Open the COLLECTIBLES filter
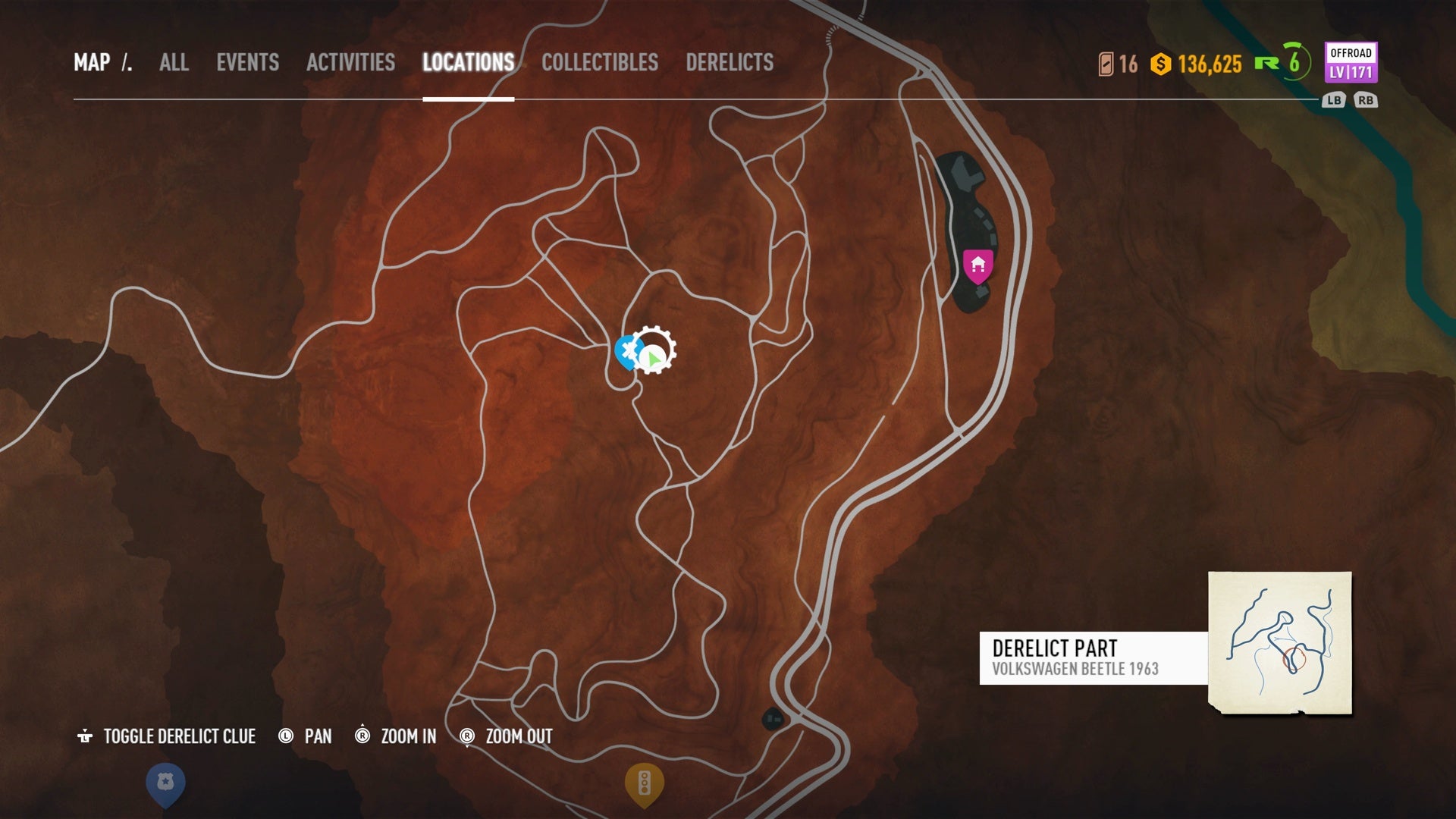Image resolution: width=1456 pixels, height=819 pixels. [600, 63]
